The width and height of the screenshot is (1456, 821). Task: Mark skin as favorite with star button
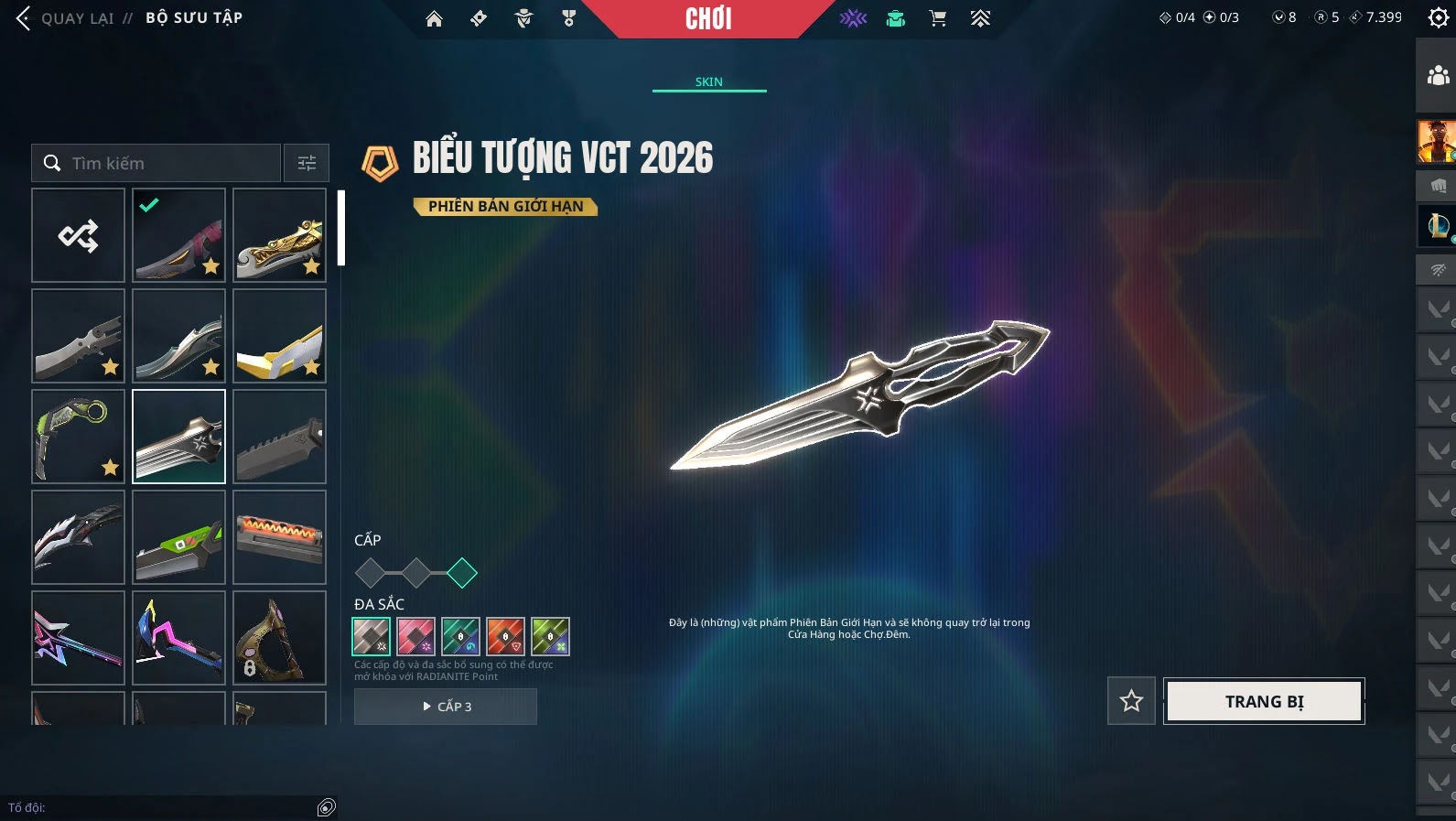[1131, 701]
